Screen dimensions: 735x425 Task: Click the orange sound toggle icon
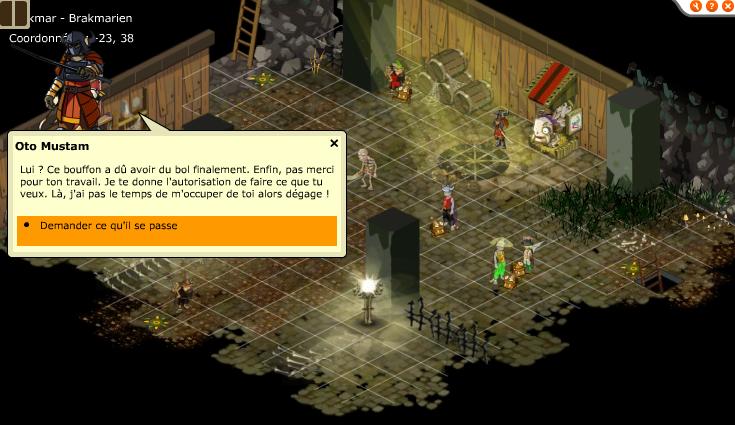[x=694, y=6]
